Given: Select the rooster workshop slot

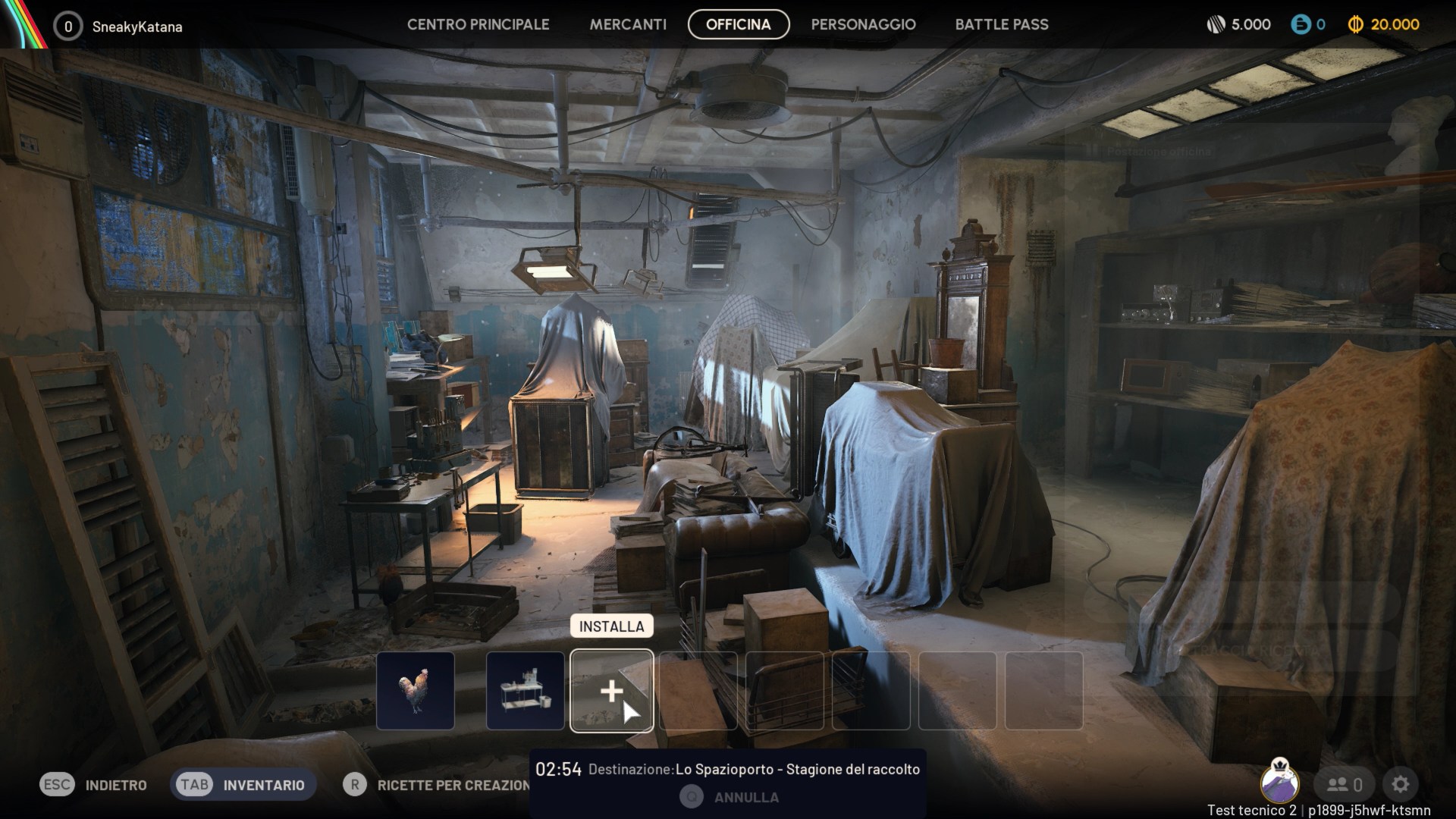Looking at the screenshot, I should pyautogui.click(x=416, y=691).
